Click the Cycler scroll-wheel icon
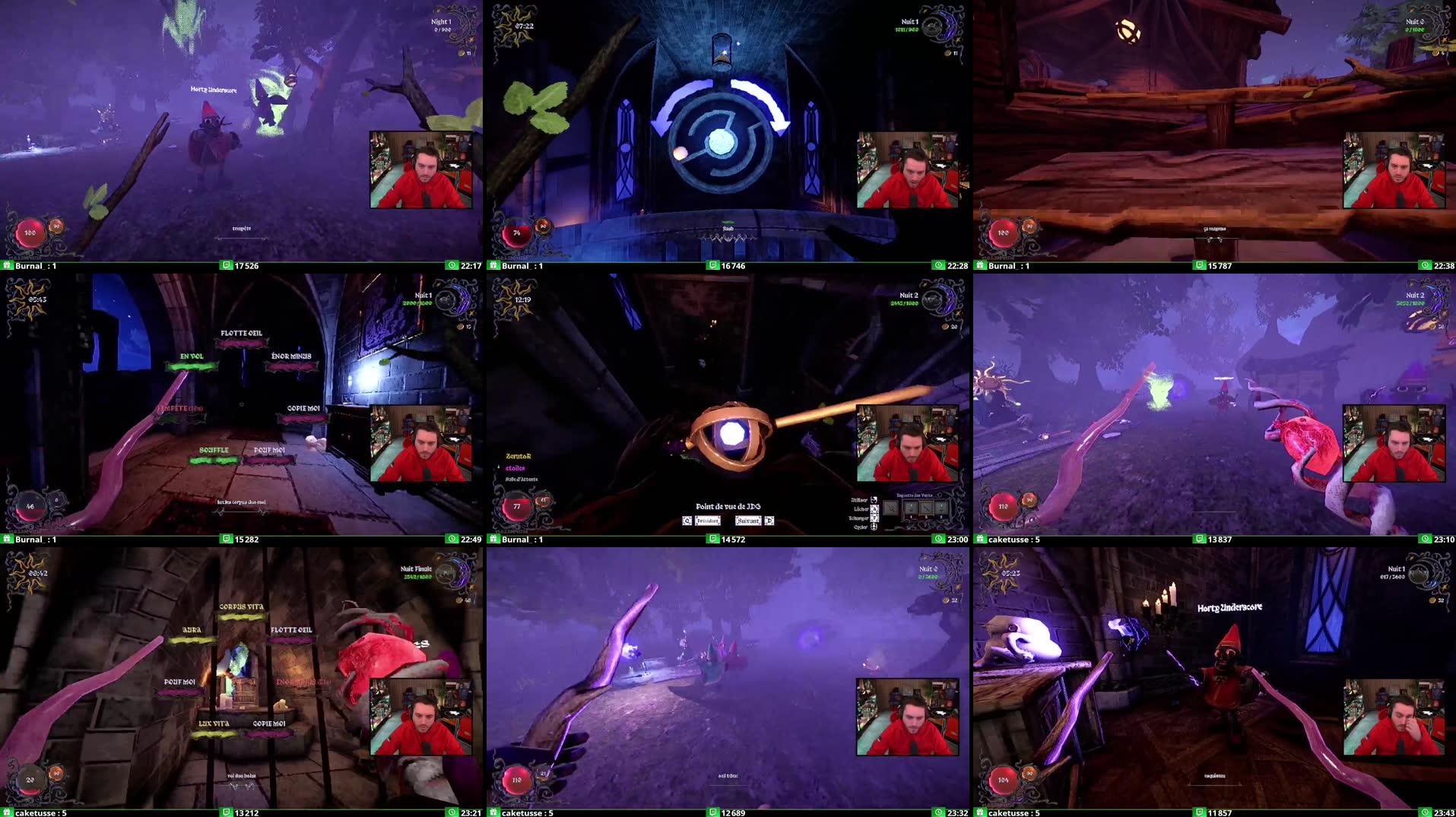1456x817 pixels. coord(875,527)
